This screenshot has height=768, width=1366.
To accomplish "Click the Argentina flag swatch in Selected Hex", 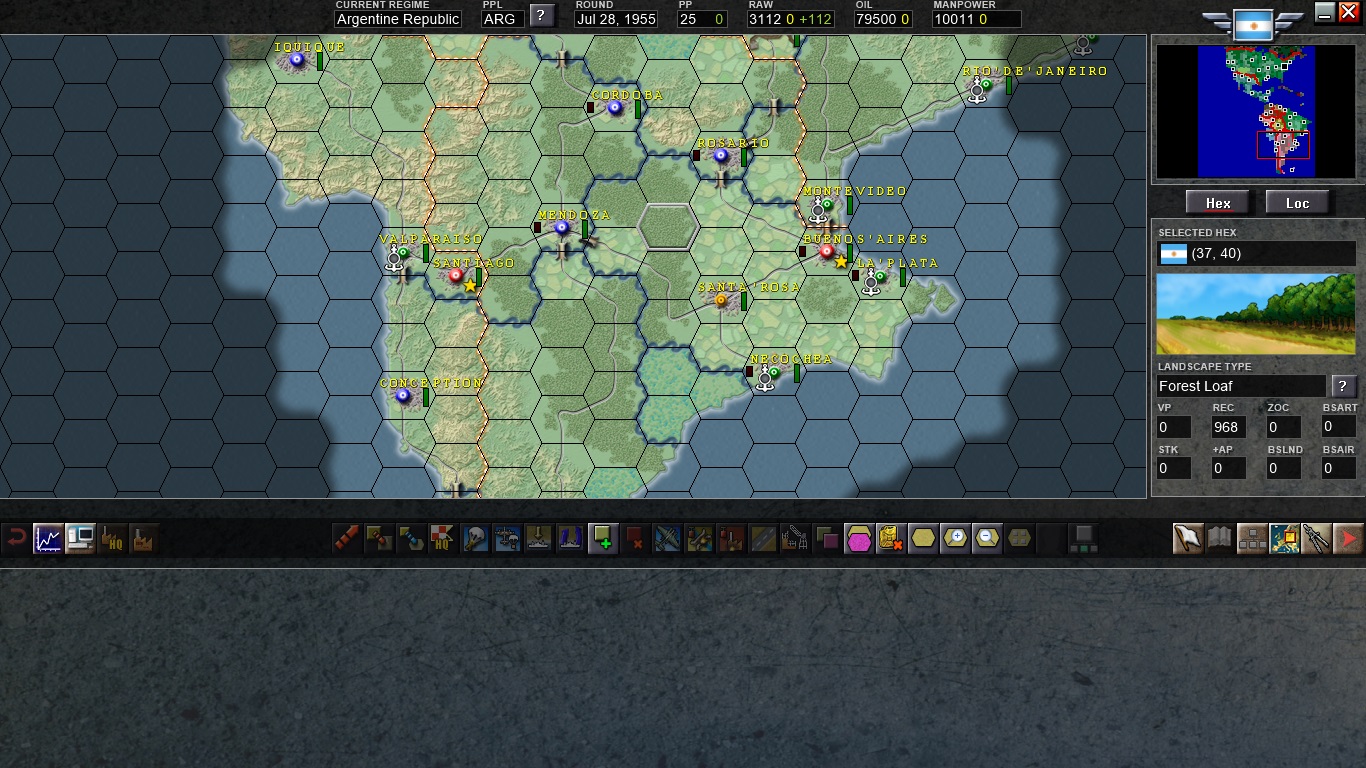I will click(x=1172, y=253).
